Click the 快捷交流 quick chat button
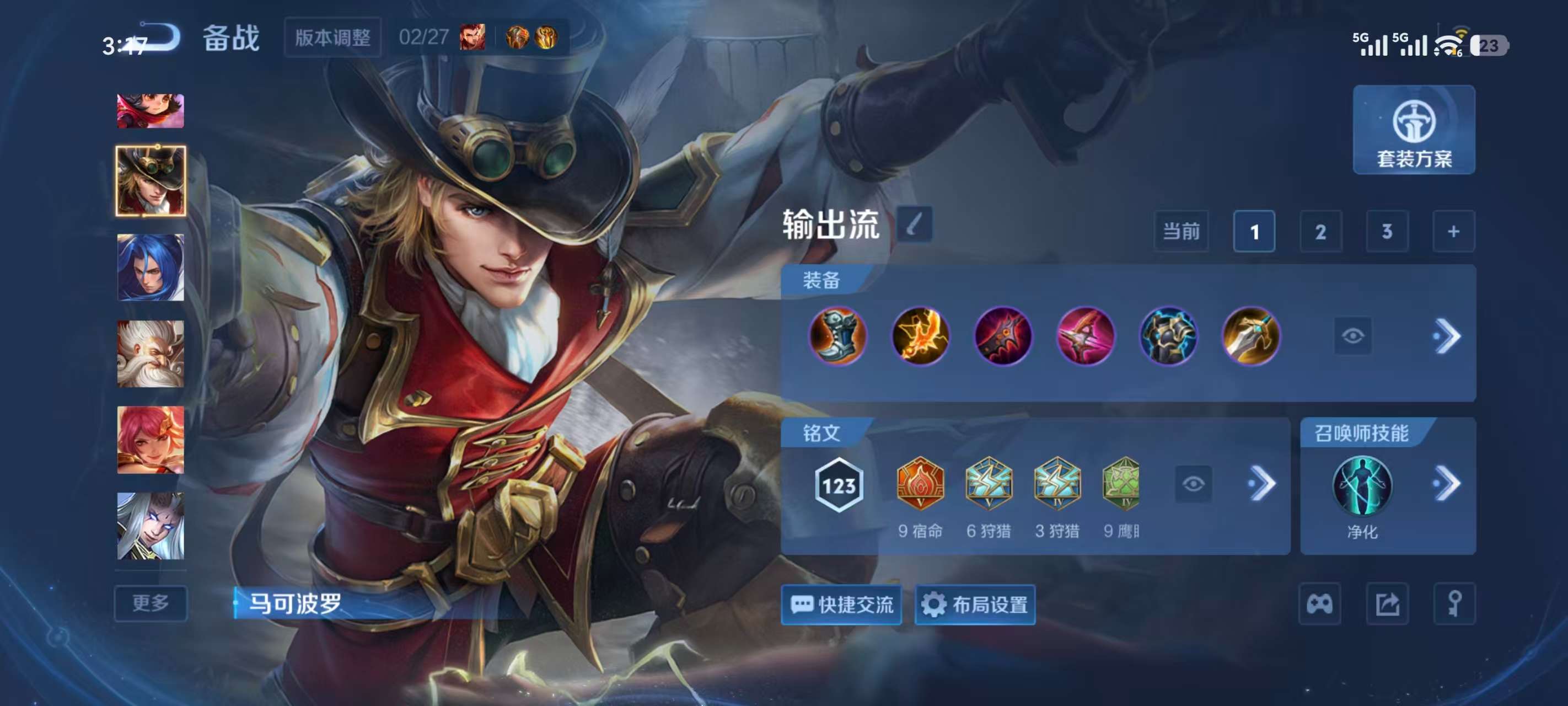The image size is (1568, 706). 842,605
